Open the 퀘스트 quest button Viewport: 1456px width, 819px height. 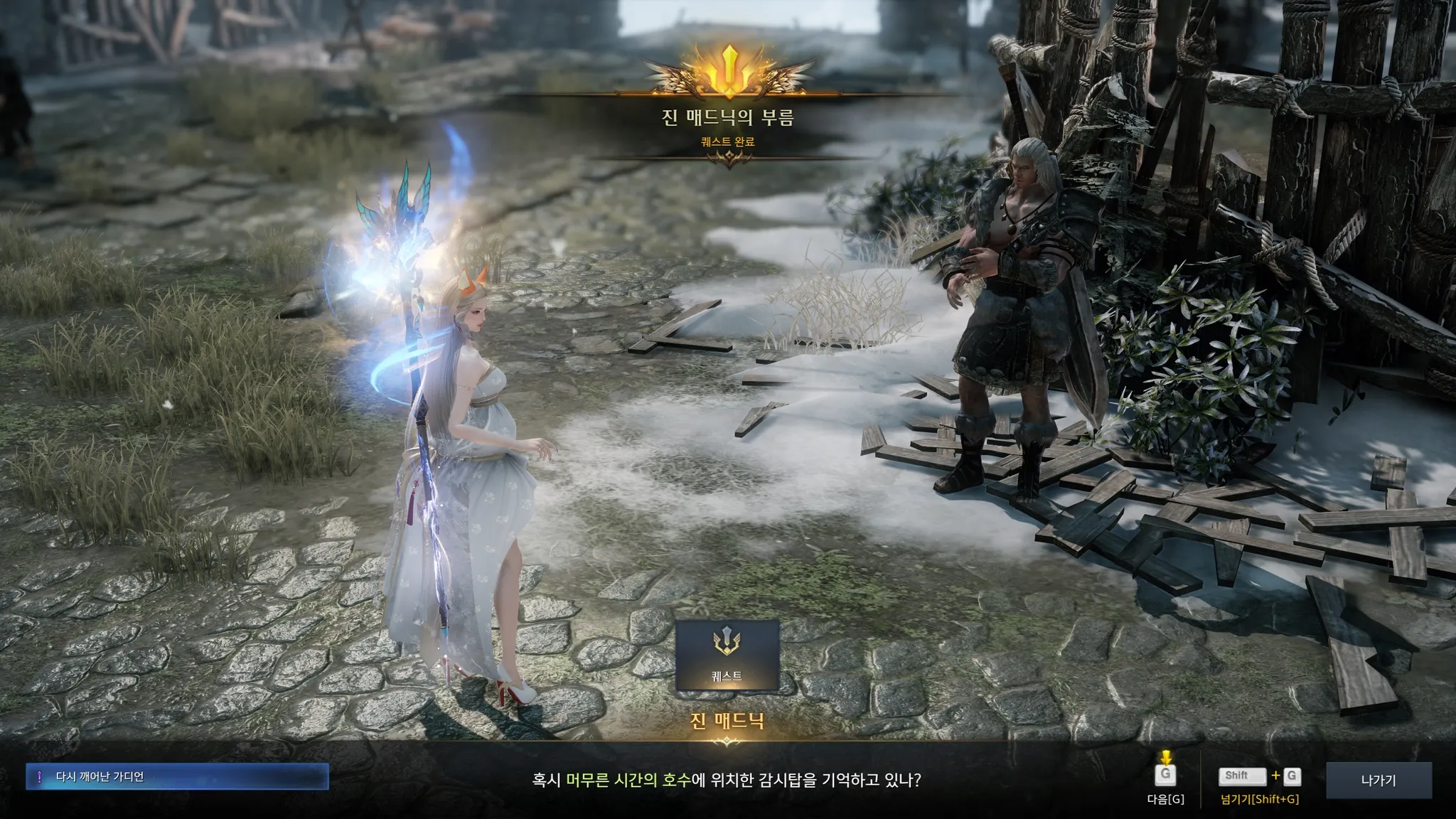[x=727, y=655]
